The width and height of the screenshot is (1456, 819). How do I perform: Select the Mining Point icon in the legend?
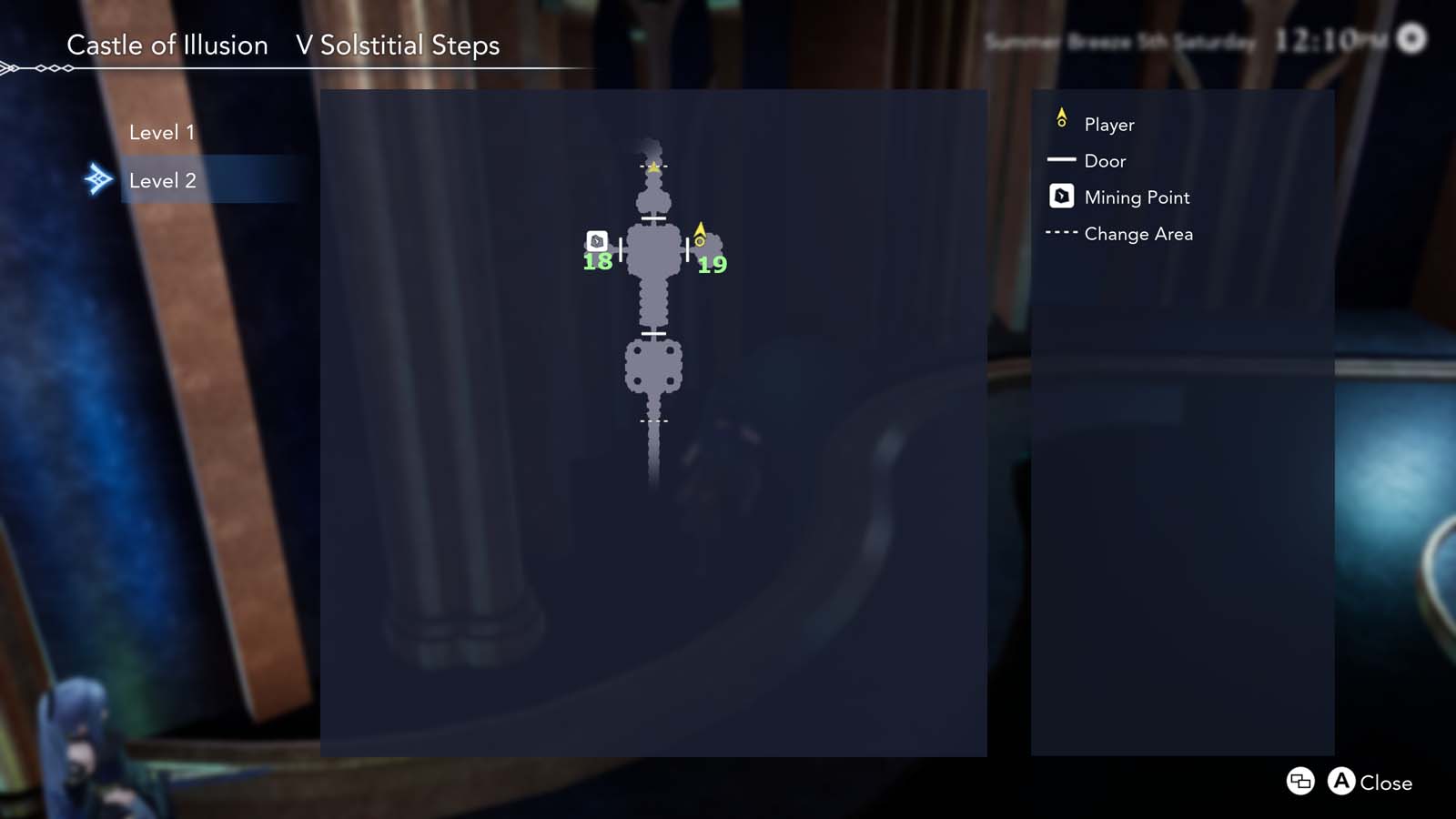(1060, 197)
